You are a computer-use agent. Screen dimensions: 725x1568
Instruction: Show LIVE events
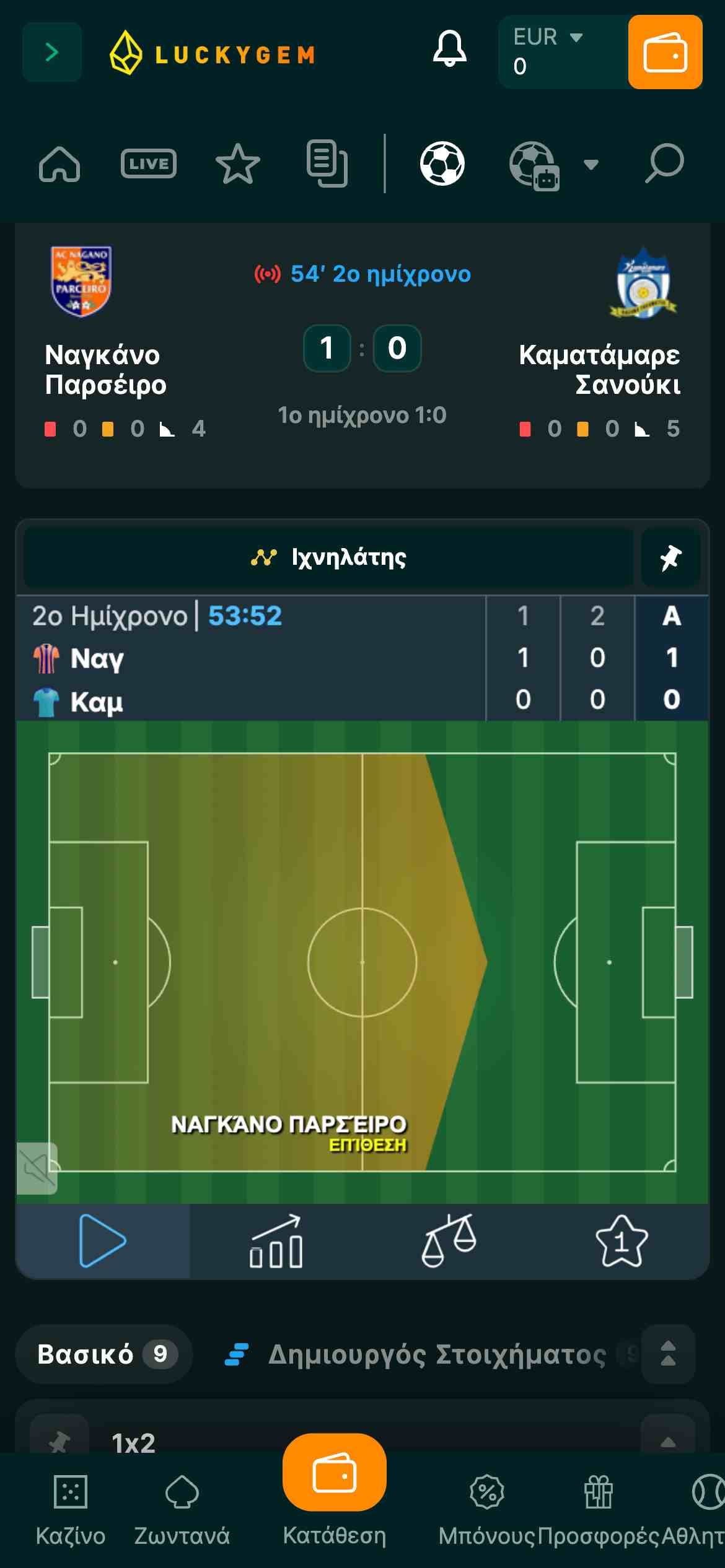coord(149,164)
